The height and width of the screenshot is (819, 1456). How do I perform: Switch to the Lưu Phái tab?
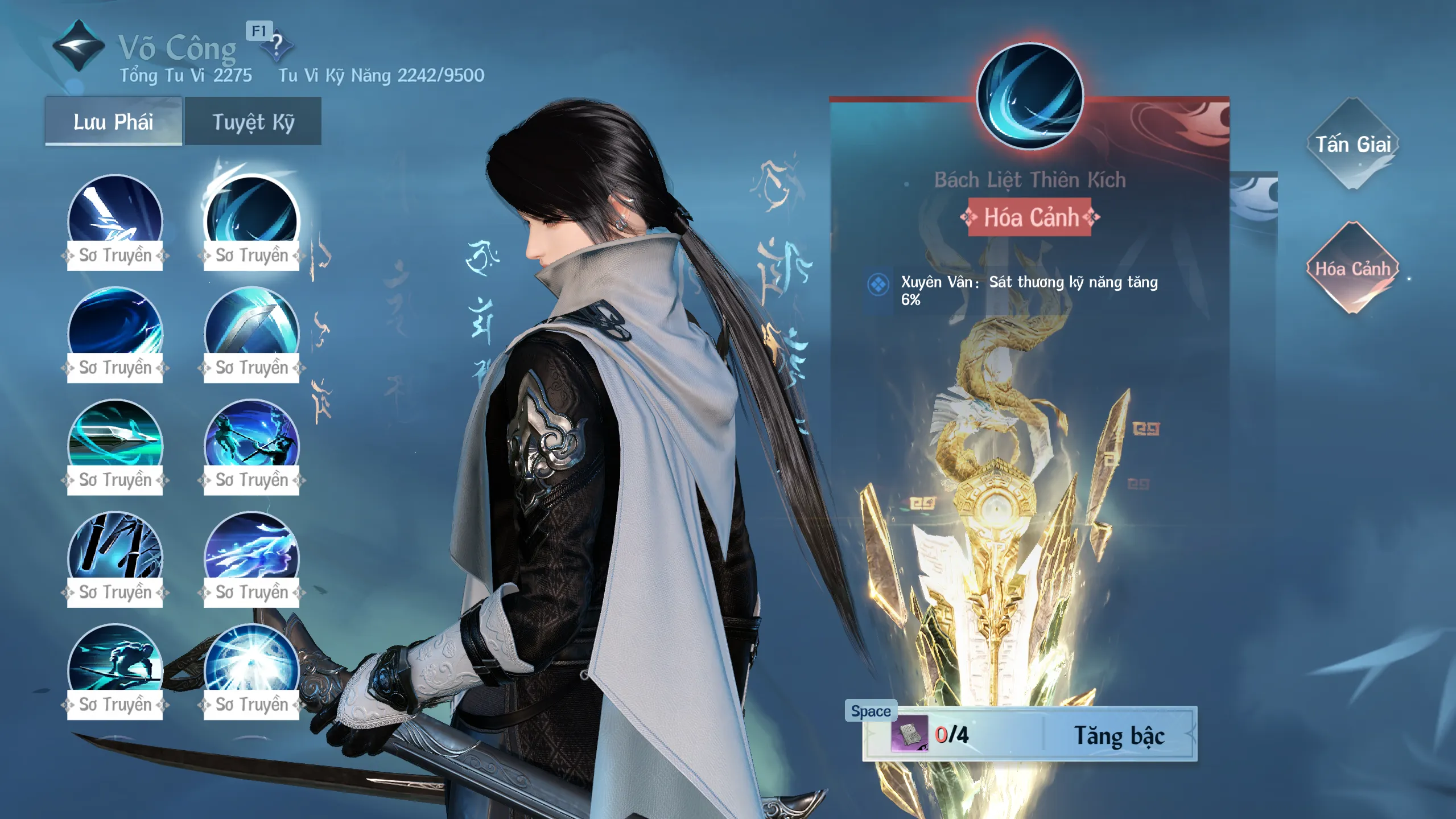tap(113, 121)
